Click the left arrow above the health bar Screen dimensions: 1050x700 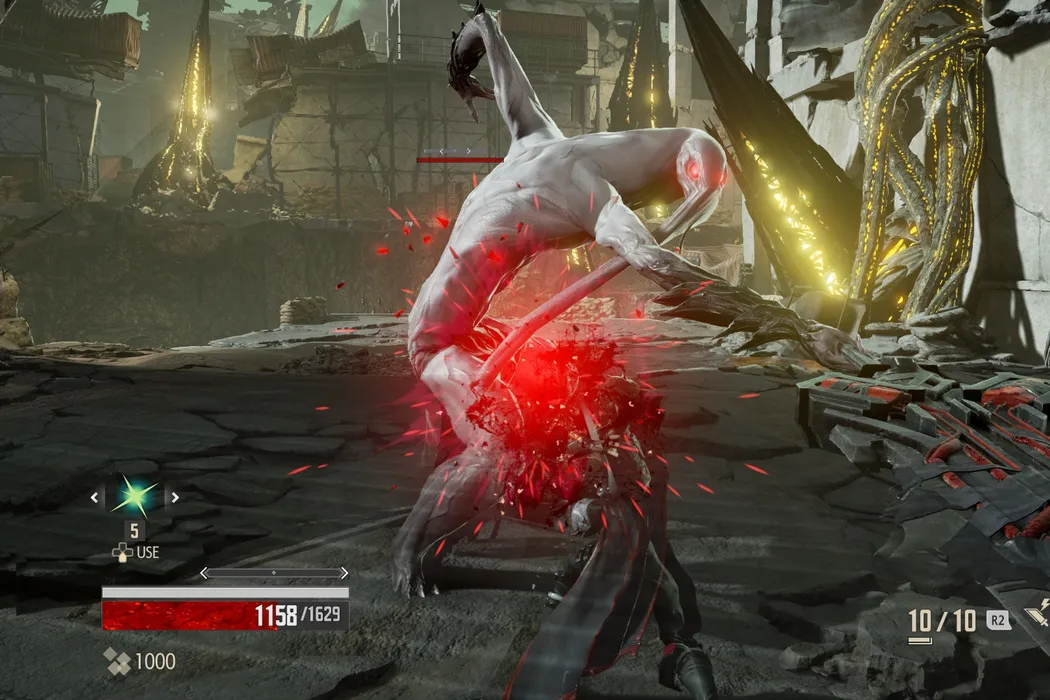click(205, 573)
